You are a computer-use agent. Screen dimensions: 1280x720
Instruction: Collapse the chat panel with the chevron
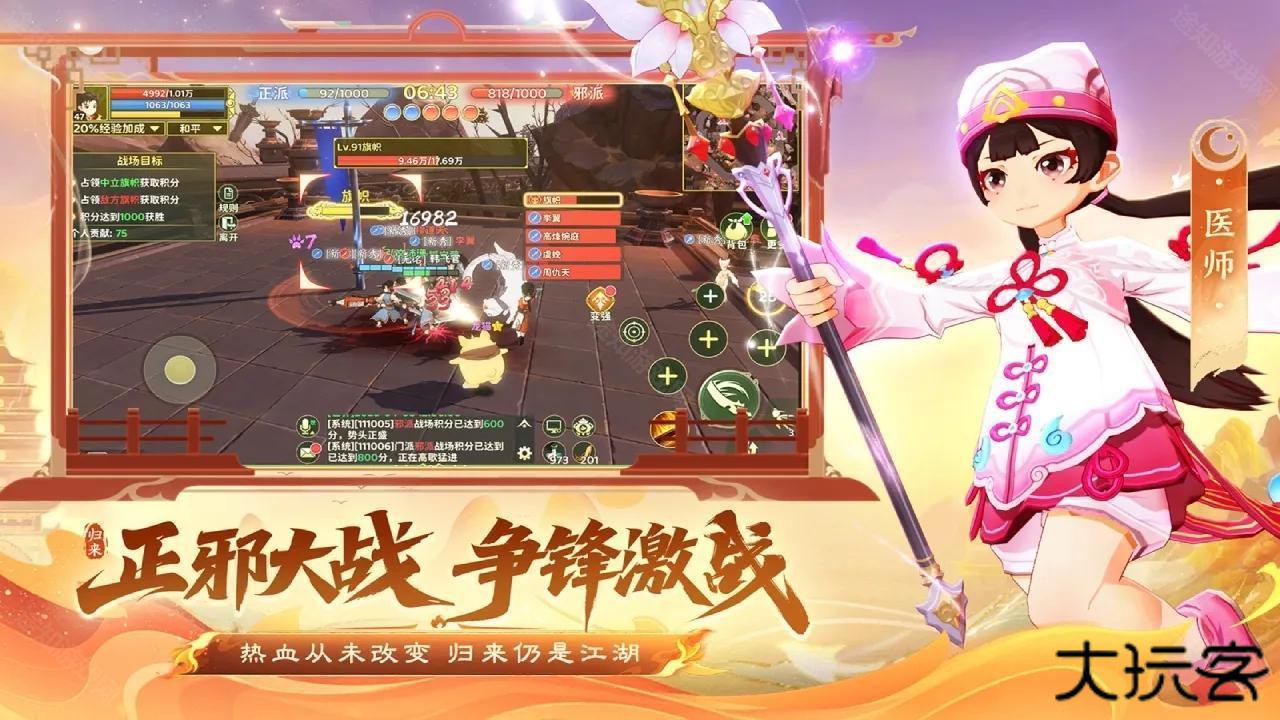(x=523, y=424)
